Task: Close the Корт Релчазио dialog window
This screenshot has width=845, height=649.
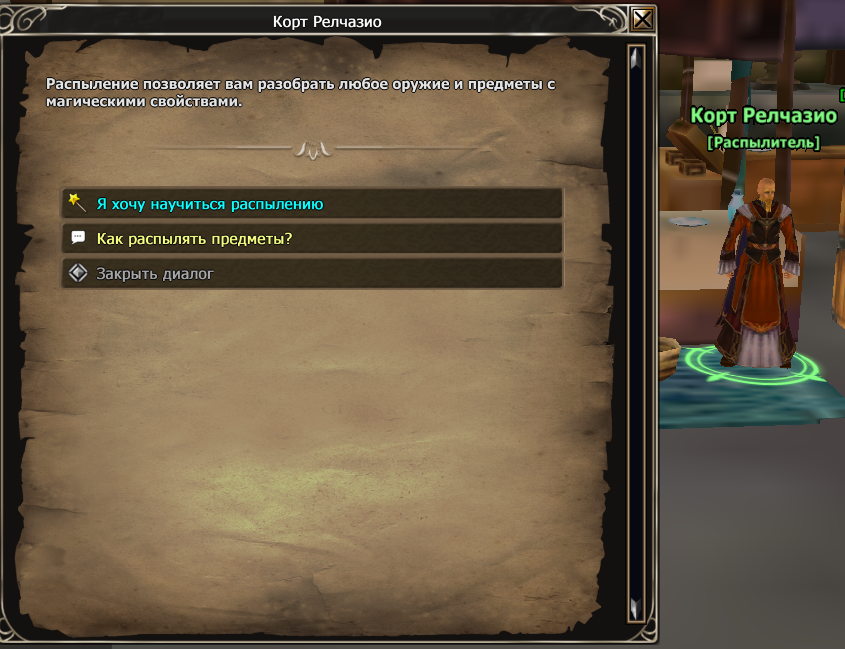Action: pos(643,20)
